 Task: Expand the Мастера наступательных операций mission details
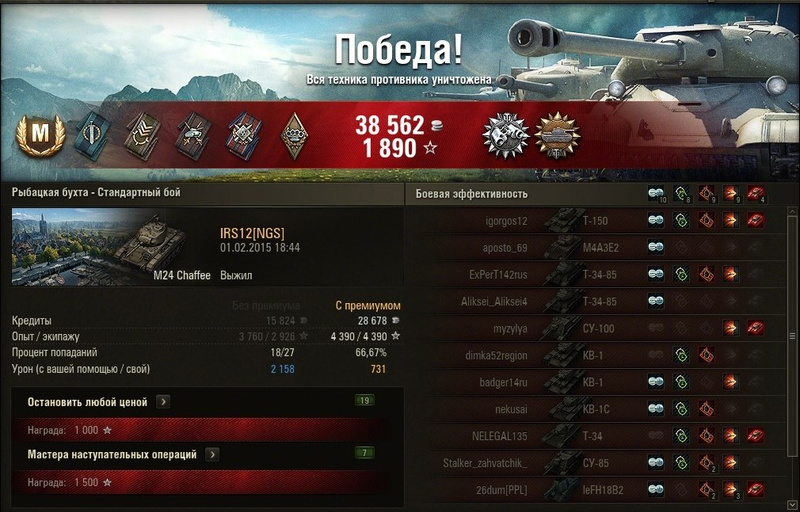(x=212, y=455)
